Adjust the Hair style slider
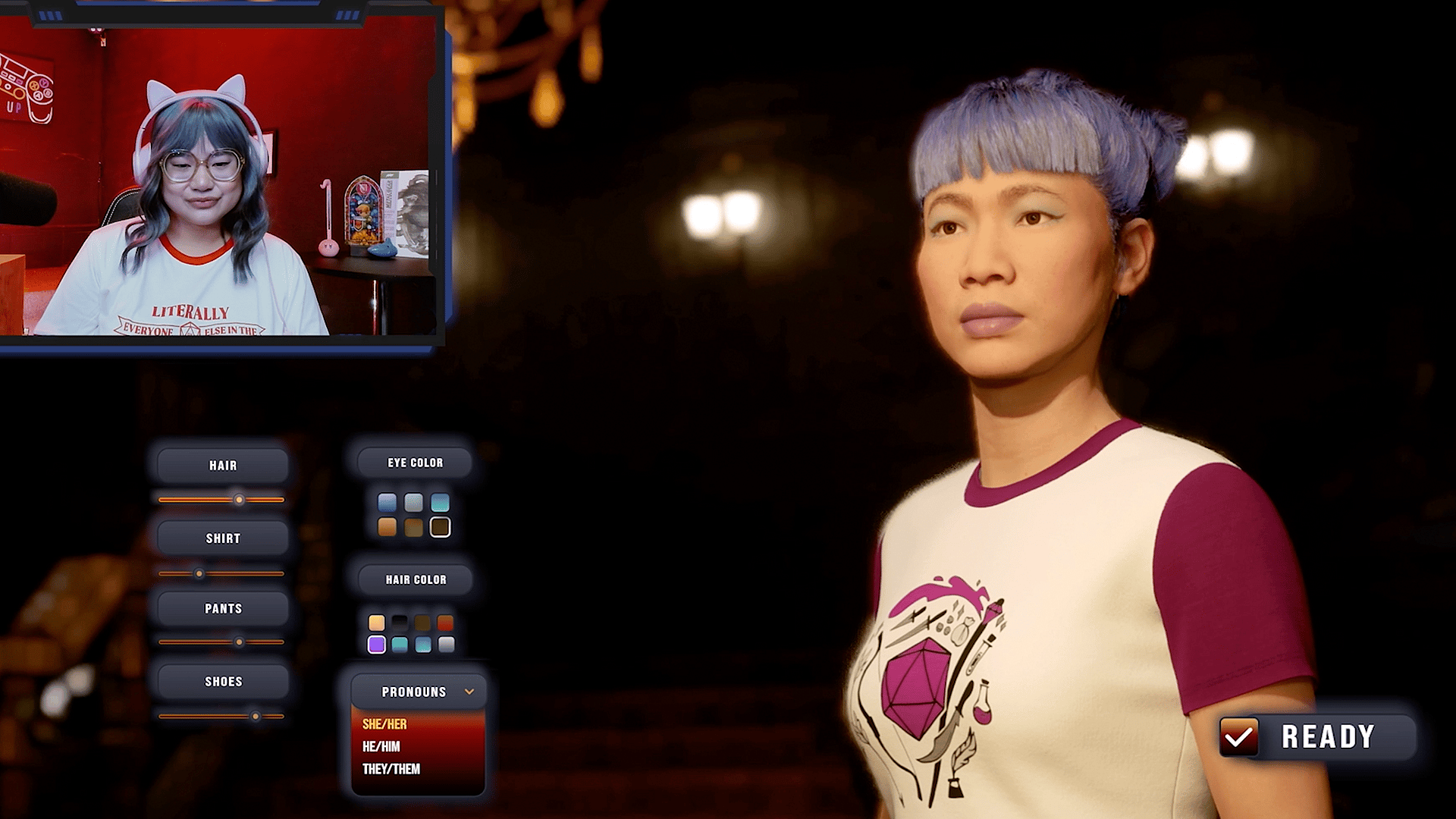Image resolution: width=1456 pixels, height=819 pixels. click(239, 500)
